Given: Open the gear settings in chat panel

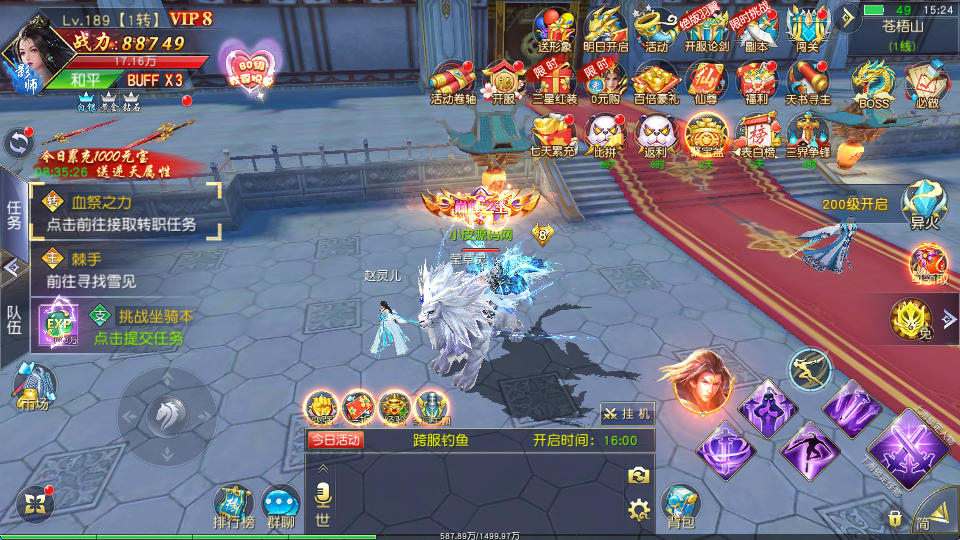Looking at the screenshot, I should pyautogui.click(x=638, y=510).
